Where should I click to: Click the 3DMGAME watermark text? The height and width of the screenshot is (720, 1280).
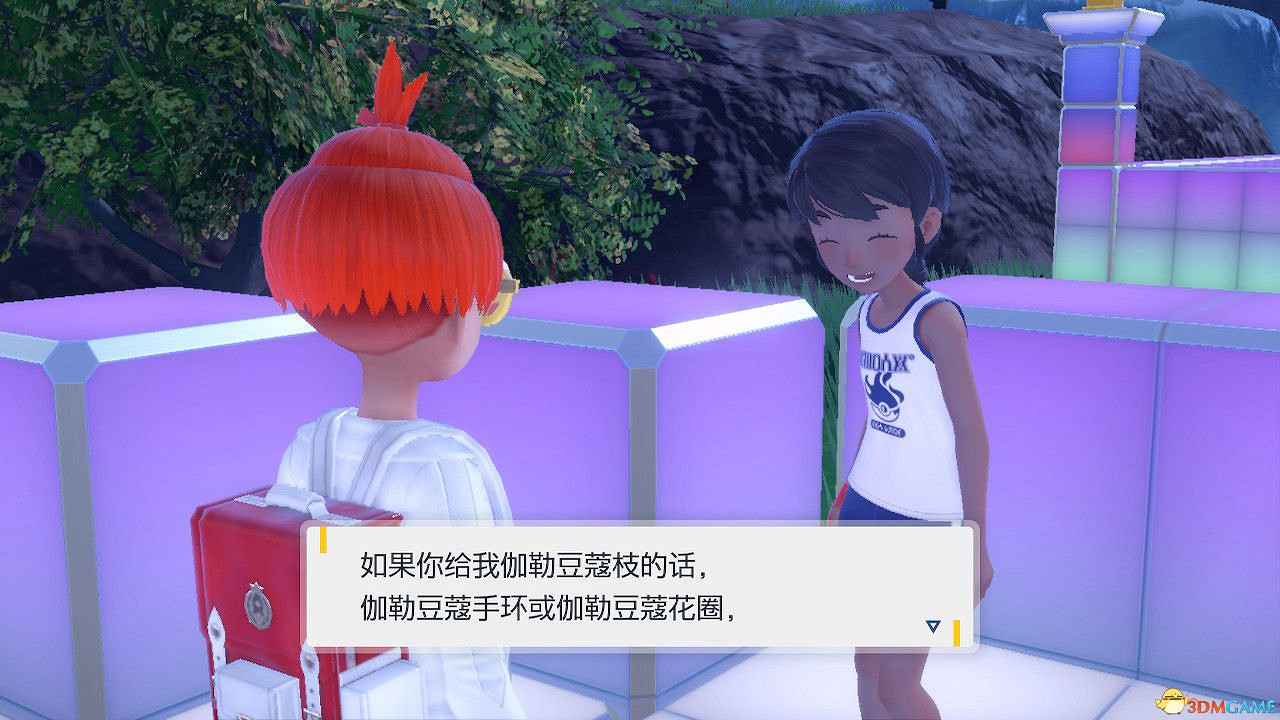click(x=1233, y=705)
